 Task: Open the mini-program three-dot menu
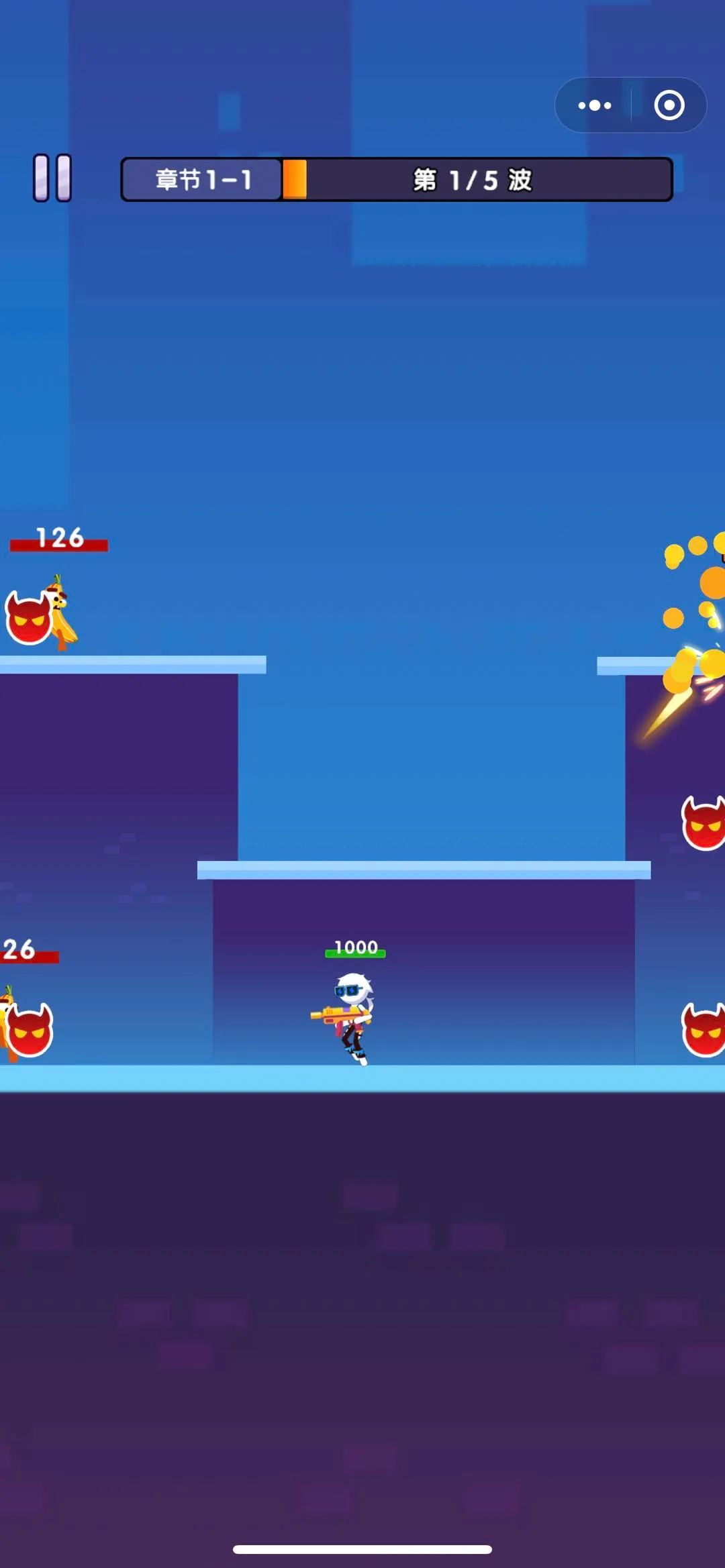[x=595, y=105]
